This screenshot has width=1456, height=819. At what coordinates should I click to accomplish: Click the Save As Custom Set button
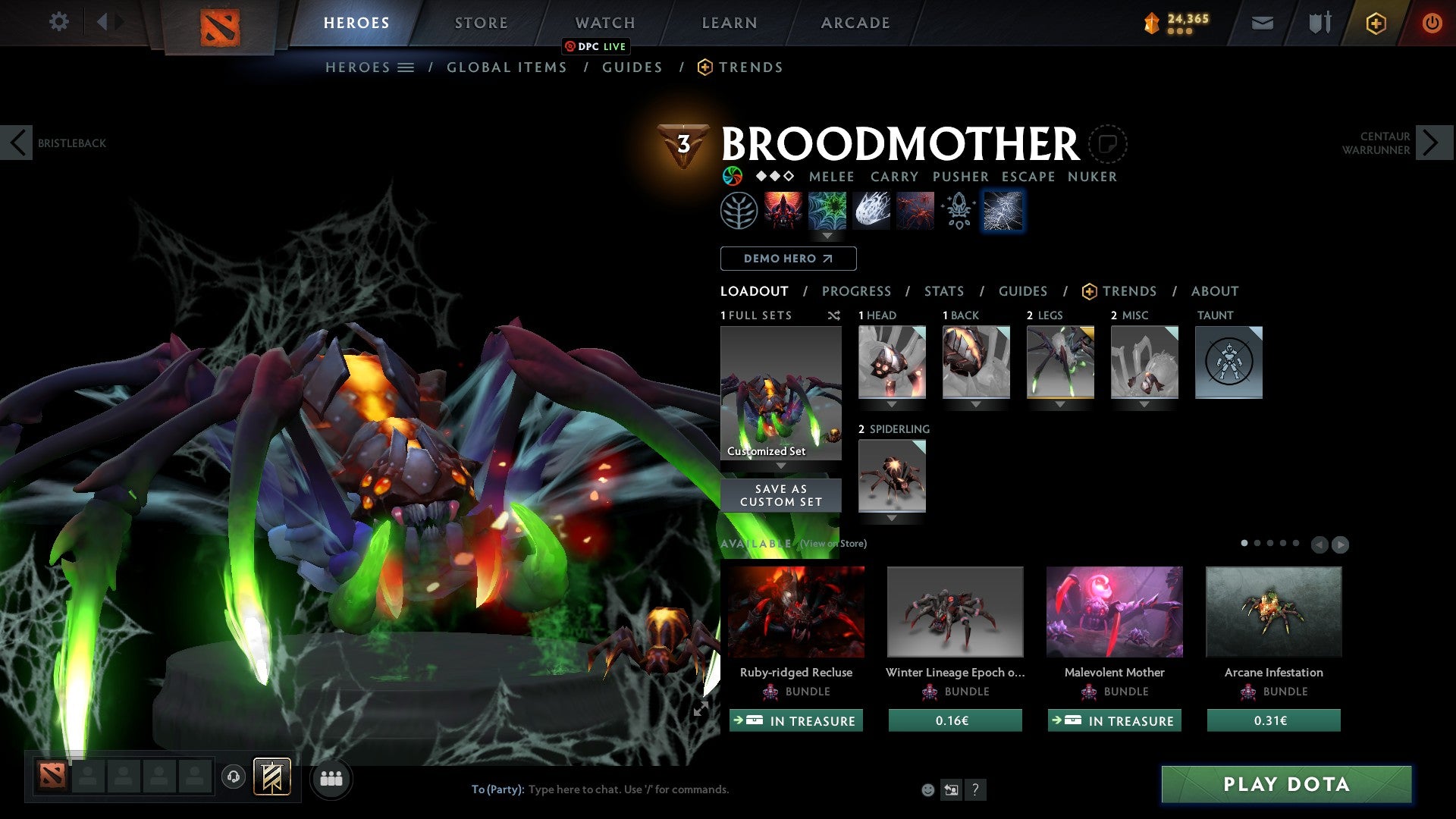780,494
